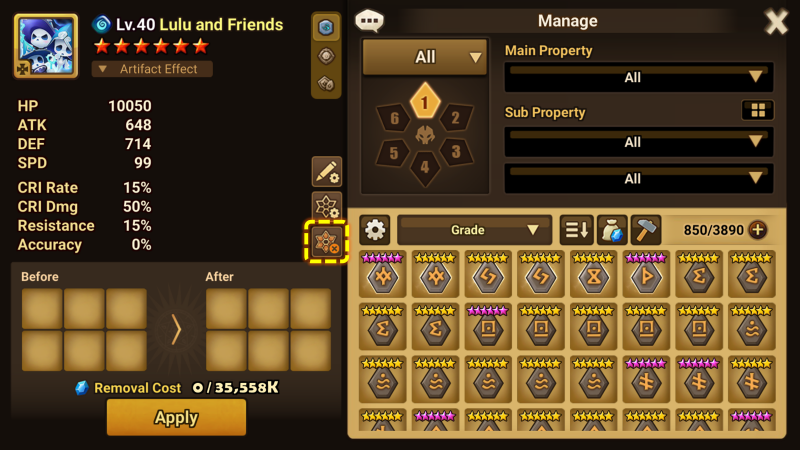
Task: Select rune slot 5 filter
Action: pos(395,152)
